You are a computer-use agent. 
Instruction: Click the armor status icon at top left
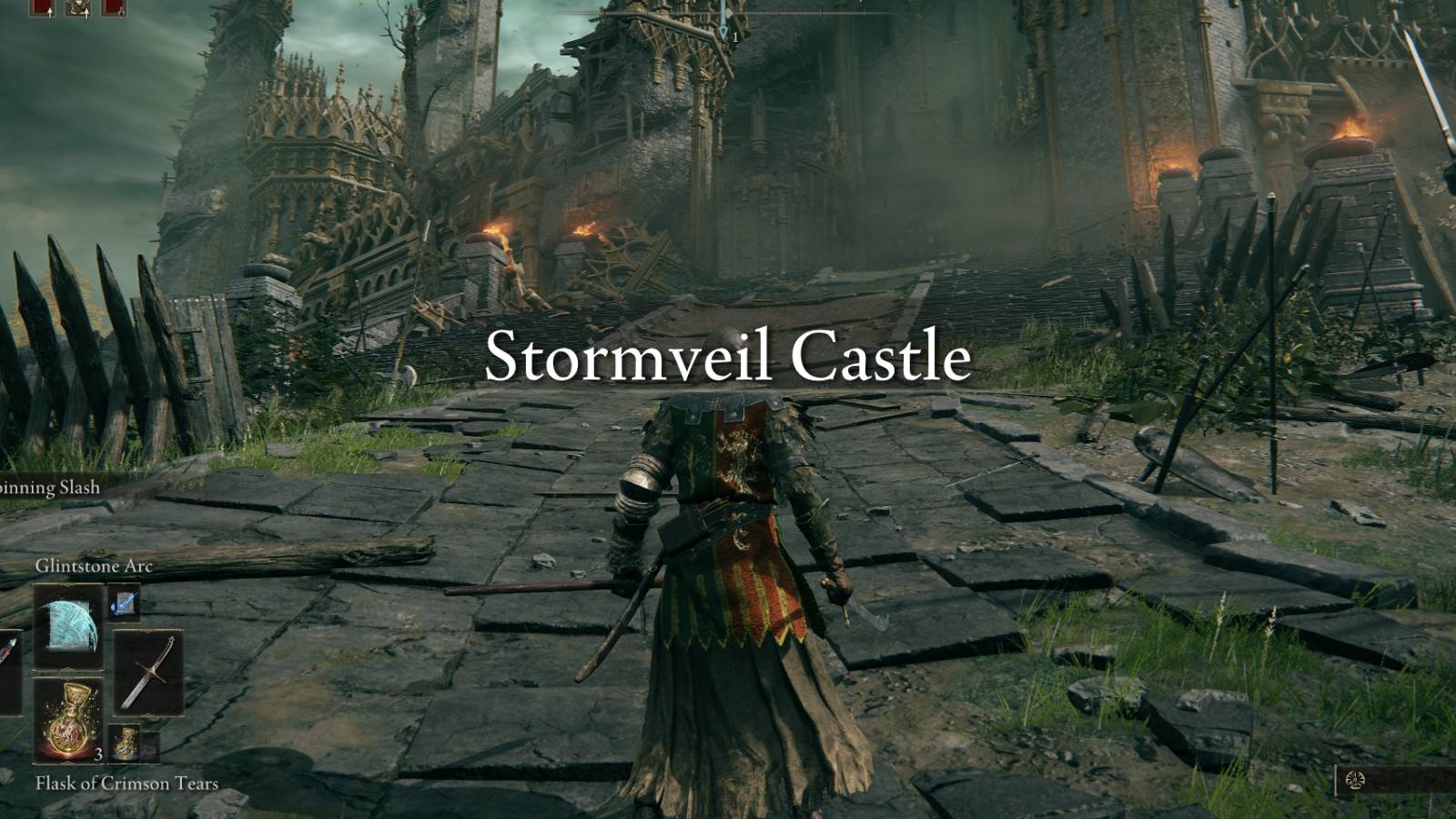78,7
